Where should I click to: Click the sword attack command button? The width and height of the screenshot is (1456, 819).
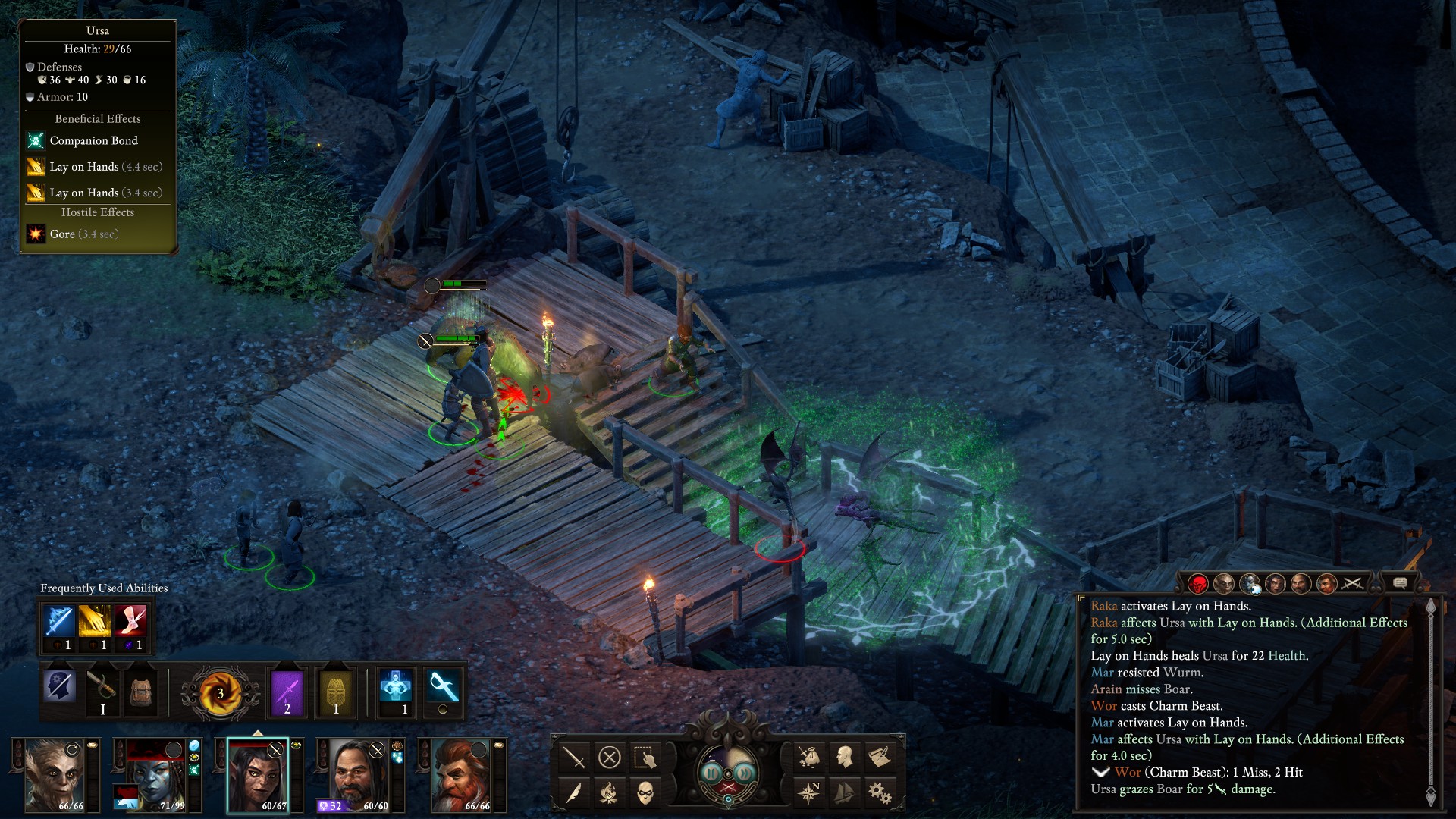(574, 757)
